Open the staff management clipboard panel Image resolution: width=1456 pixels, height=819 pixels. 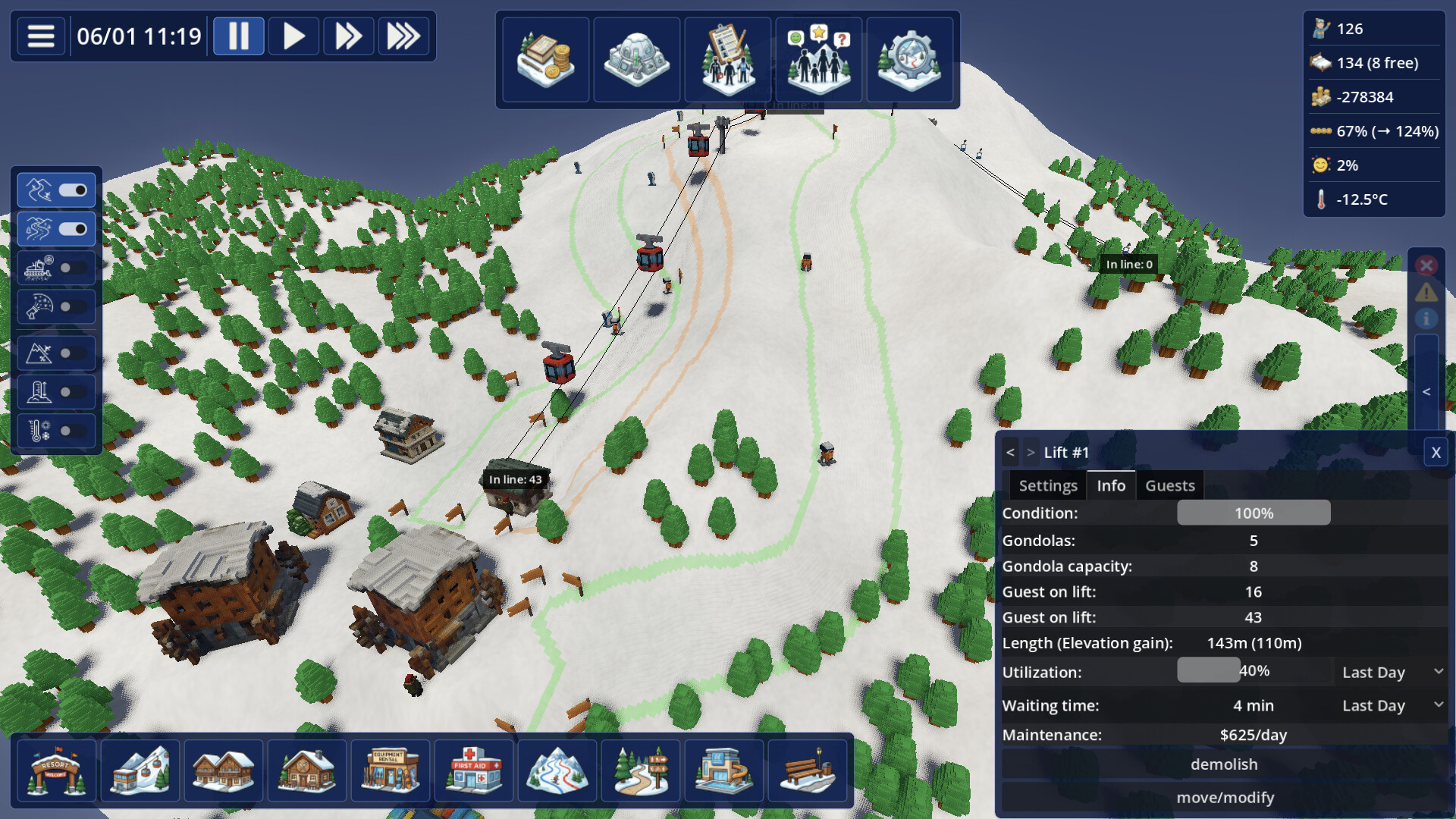727,59
